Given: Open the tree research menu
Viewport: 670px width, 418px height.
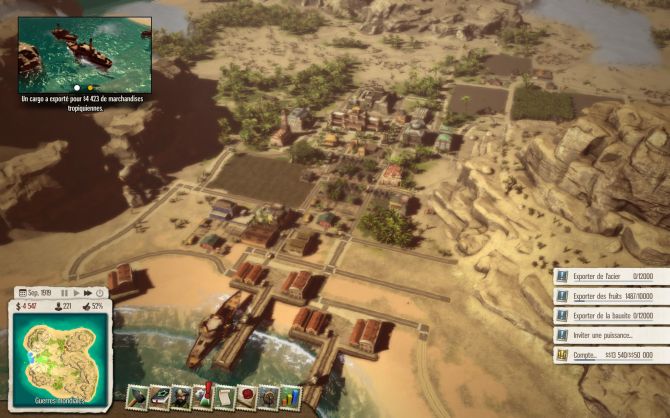Looking at the screenshot, I should [268, 397].
